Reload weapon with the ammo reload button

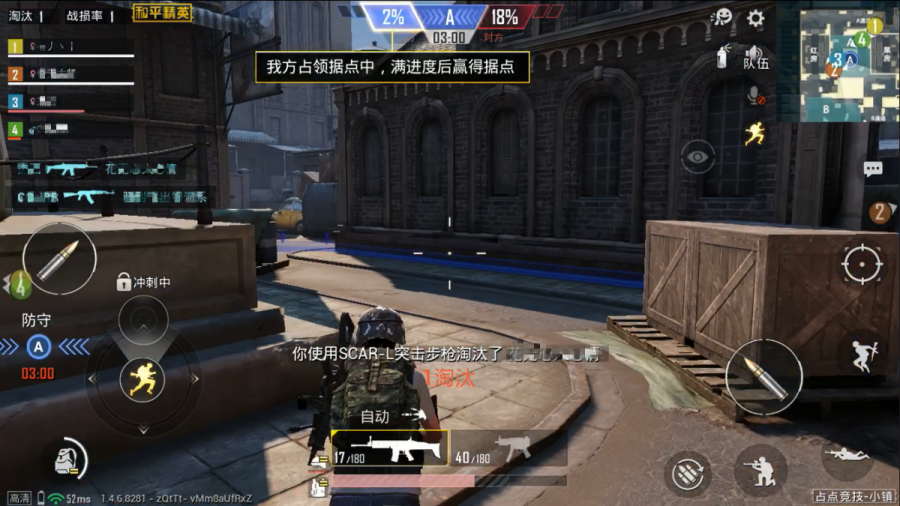pos(688,472)
